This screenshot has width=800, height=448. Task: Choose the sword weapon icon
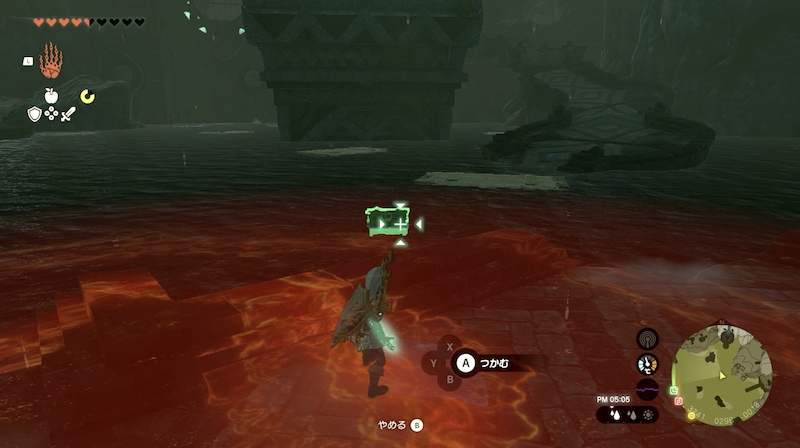[x=68, y=115]
